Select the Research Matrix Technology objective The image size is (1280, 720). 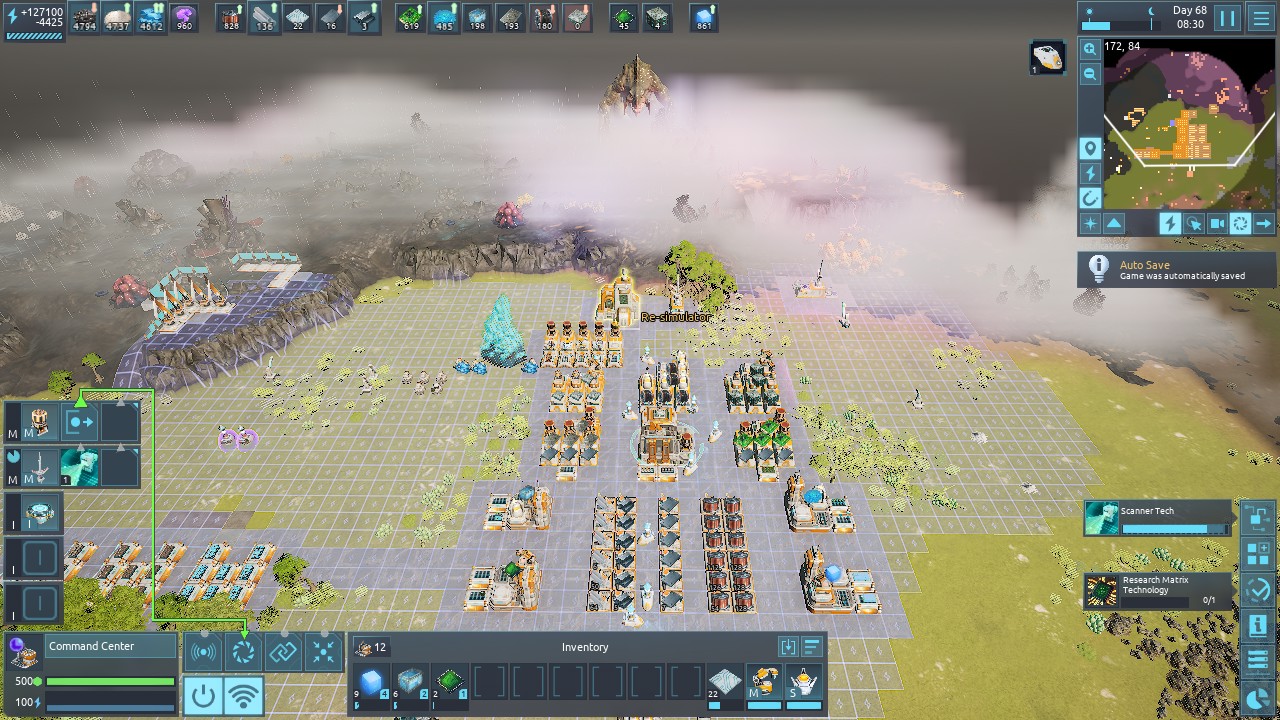(1158, 590)
